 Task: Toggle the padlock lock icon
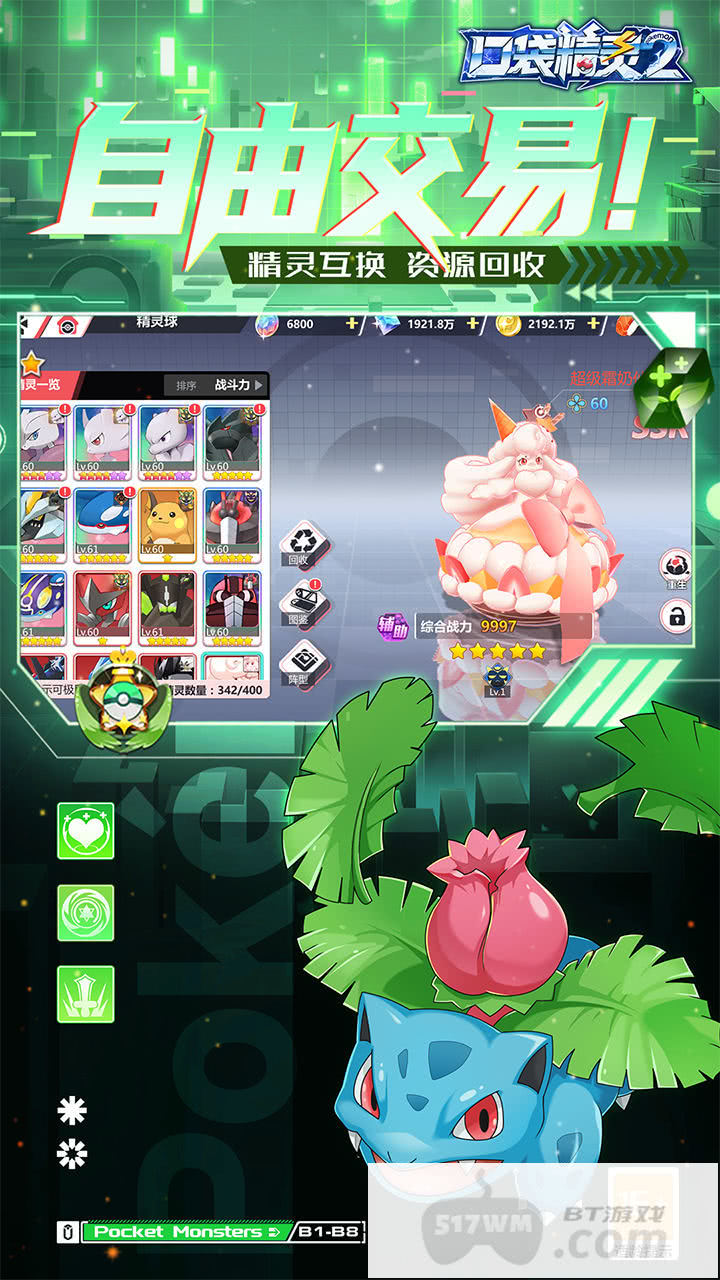pos(677,616)
